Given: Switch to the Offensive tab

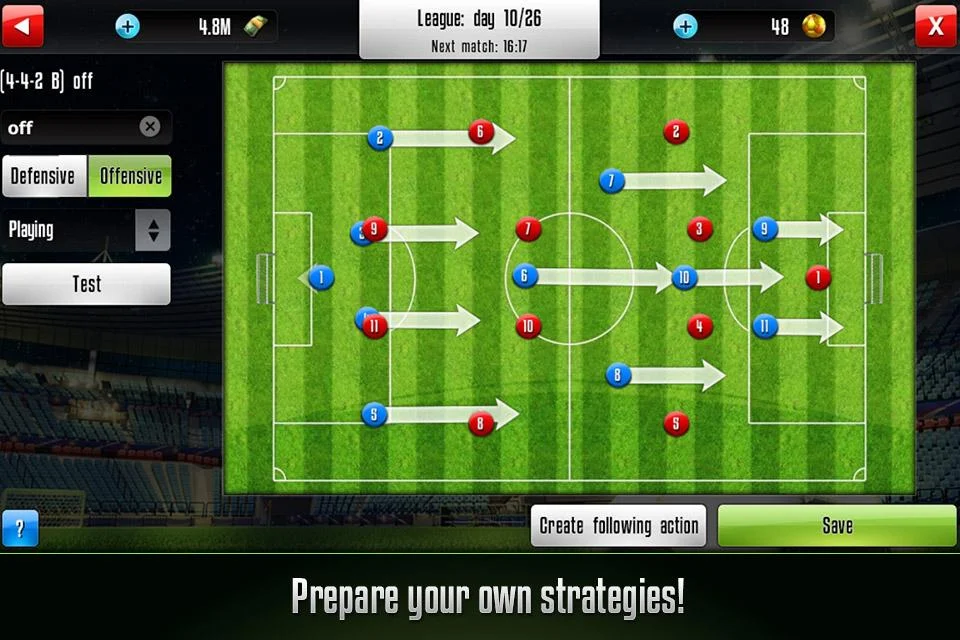Looking at the screenshot, I should click(x=130, y=176).
